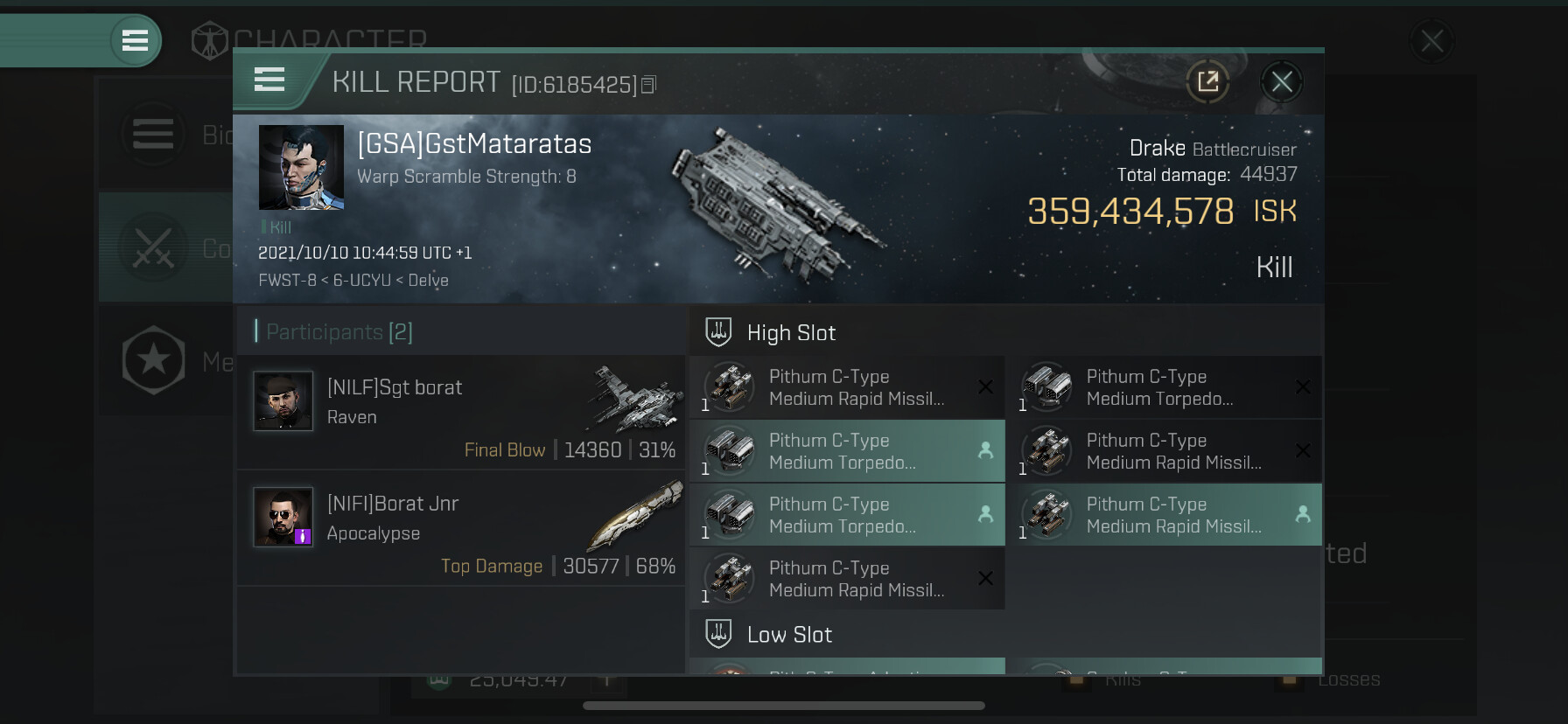Viewport: 1568px width, 724px height.
Task: Select Borat Jnr's character portrait
Action: click(283, 517)
